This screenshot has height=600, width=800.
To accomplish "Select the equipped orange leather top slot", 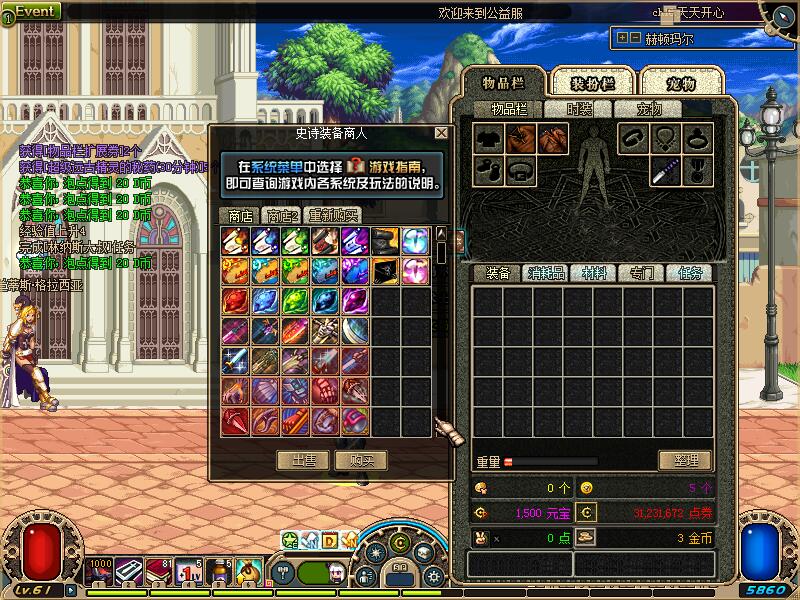I will tap(520, 139).
